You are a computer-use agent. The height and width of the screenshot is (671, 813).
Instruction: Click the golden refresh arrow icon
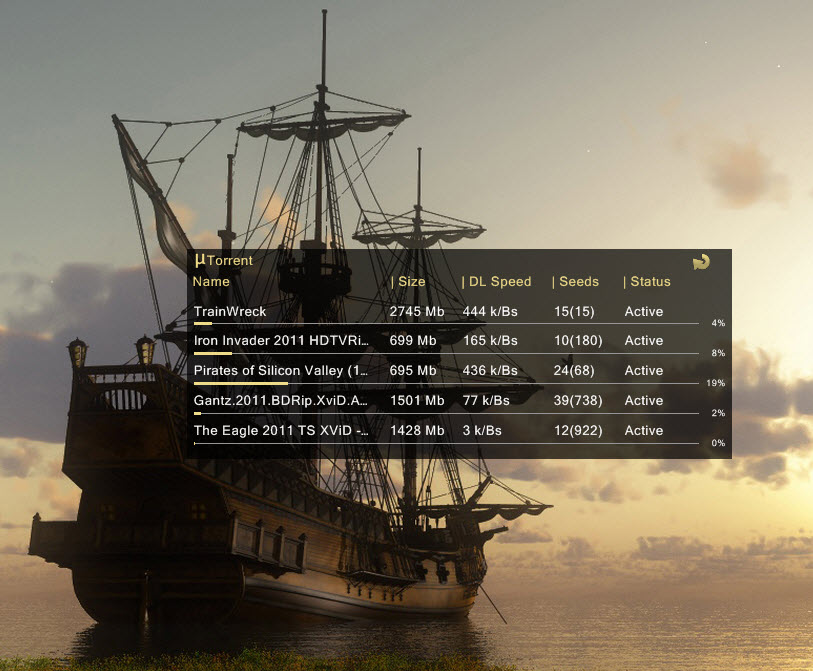(x=701, y=262)
